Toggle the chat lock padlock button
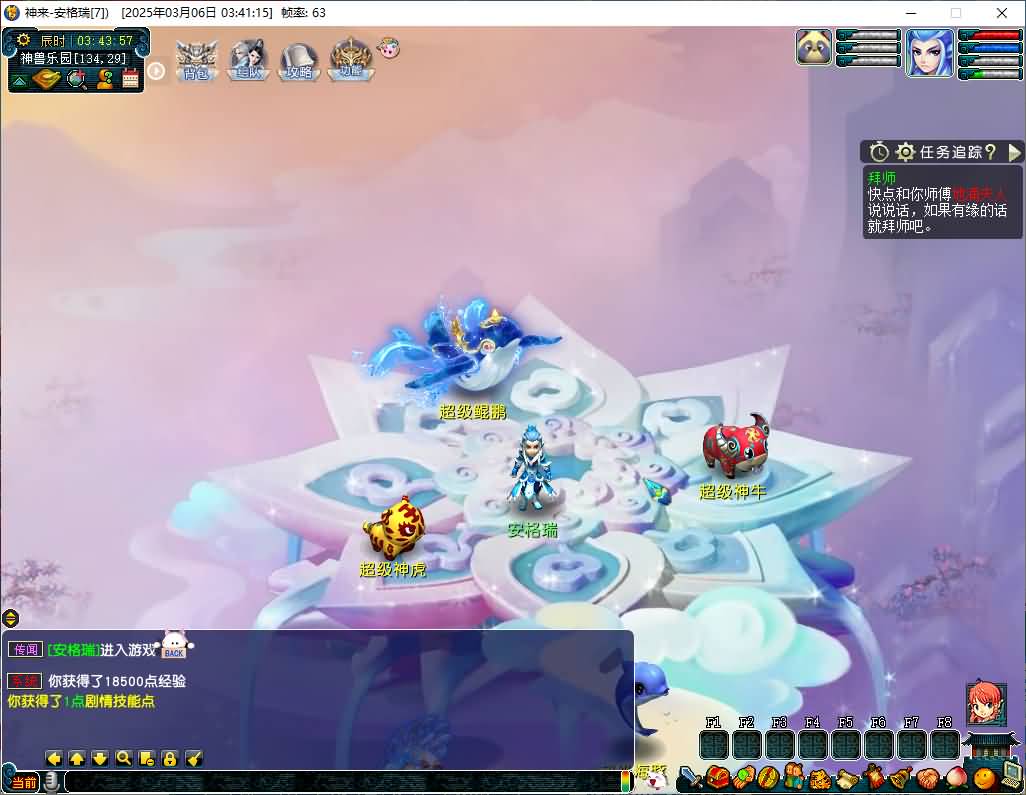The width and height of the screenshot is (1026, 795). coord(170,758)
